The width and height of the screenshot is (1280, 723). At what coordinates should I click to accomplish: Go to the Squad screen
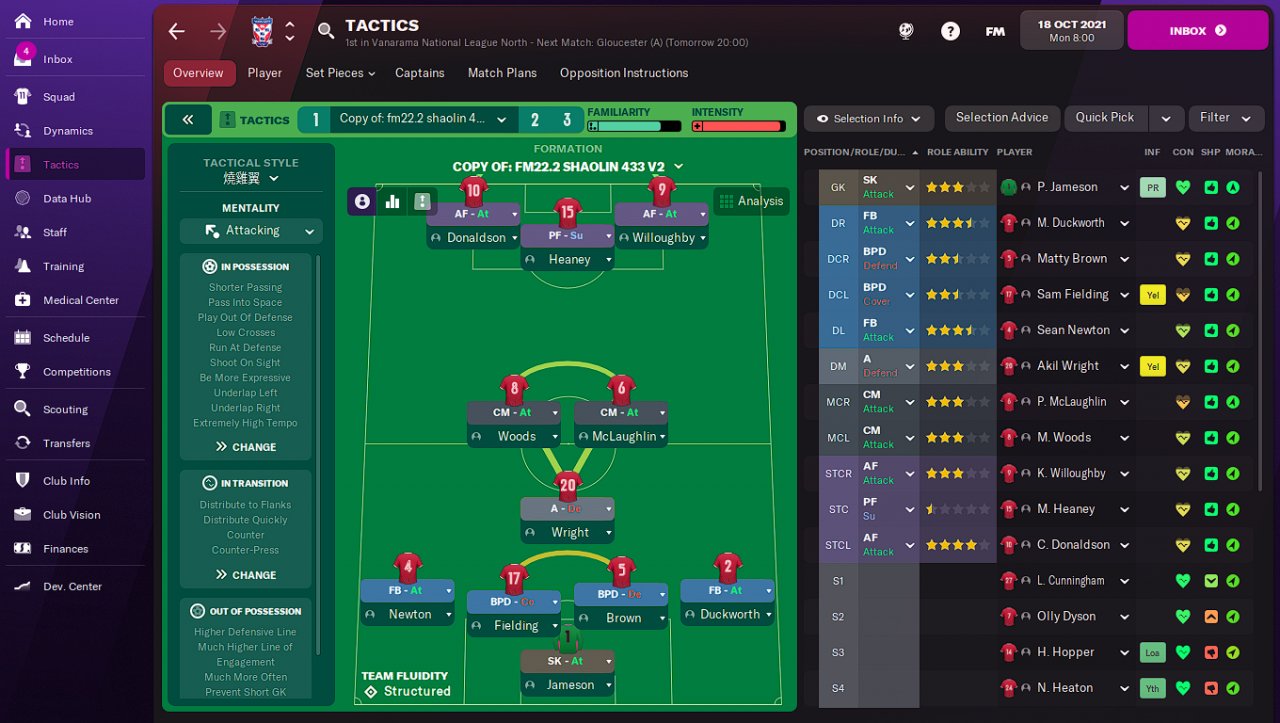[x=59, y=97]
